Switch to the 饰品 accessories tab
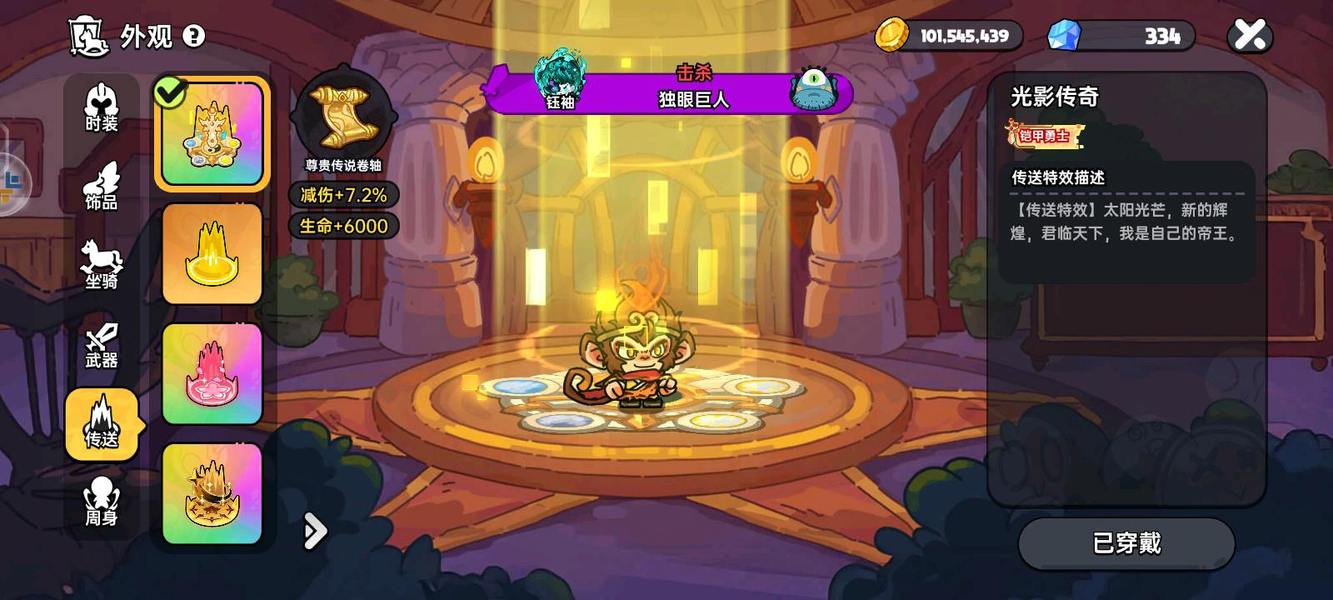The height and width of the screenshot is (600, 1333). (102, 186)
